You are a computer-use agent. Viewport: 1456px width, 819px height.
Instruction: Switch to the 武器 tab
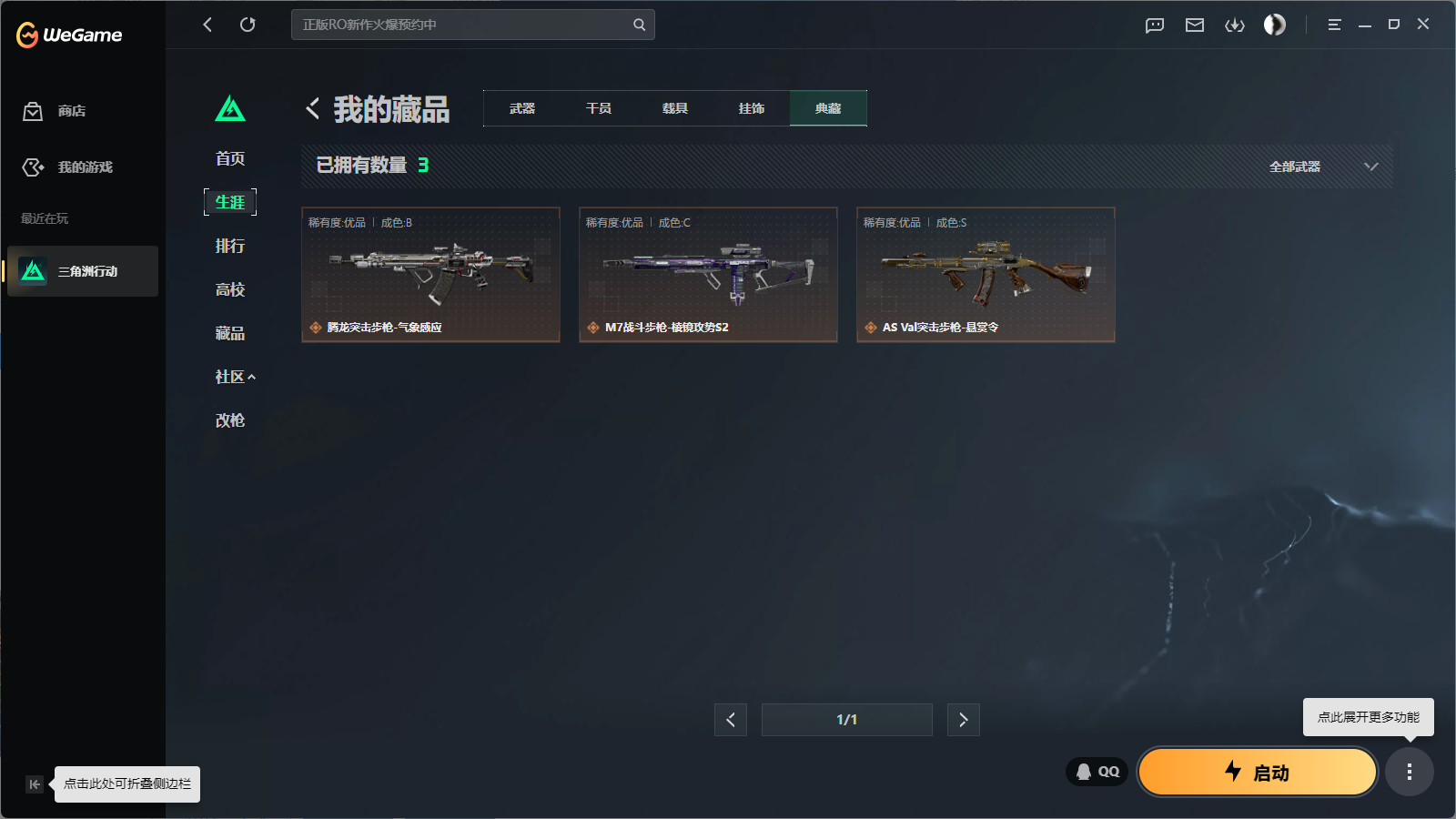(521, 107)
